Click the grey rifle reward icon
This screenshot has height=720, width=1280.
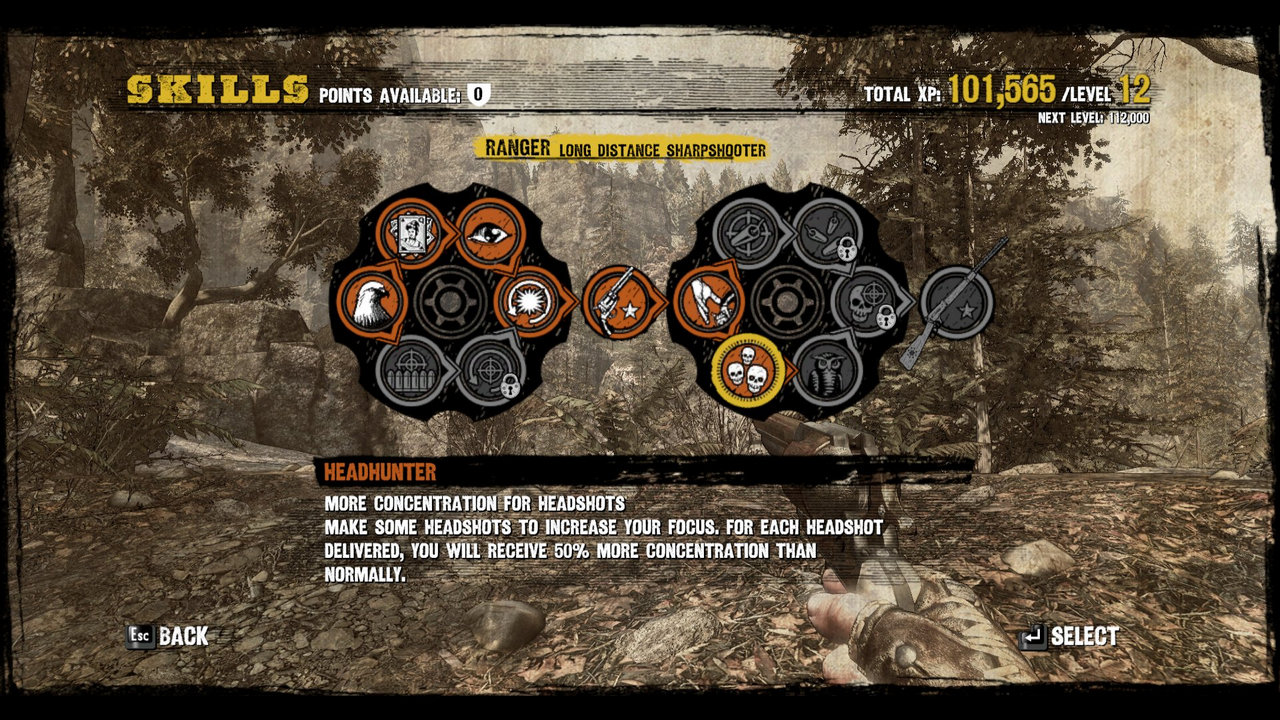955,301
